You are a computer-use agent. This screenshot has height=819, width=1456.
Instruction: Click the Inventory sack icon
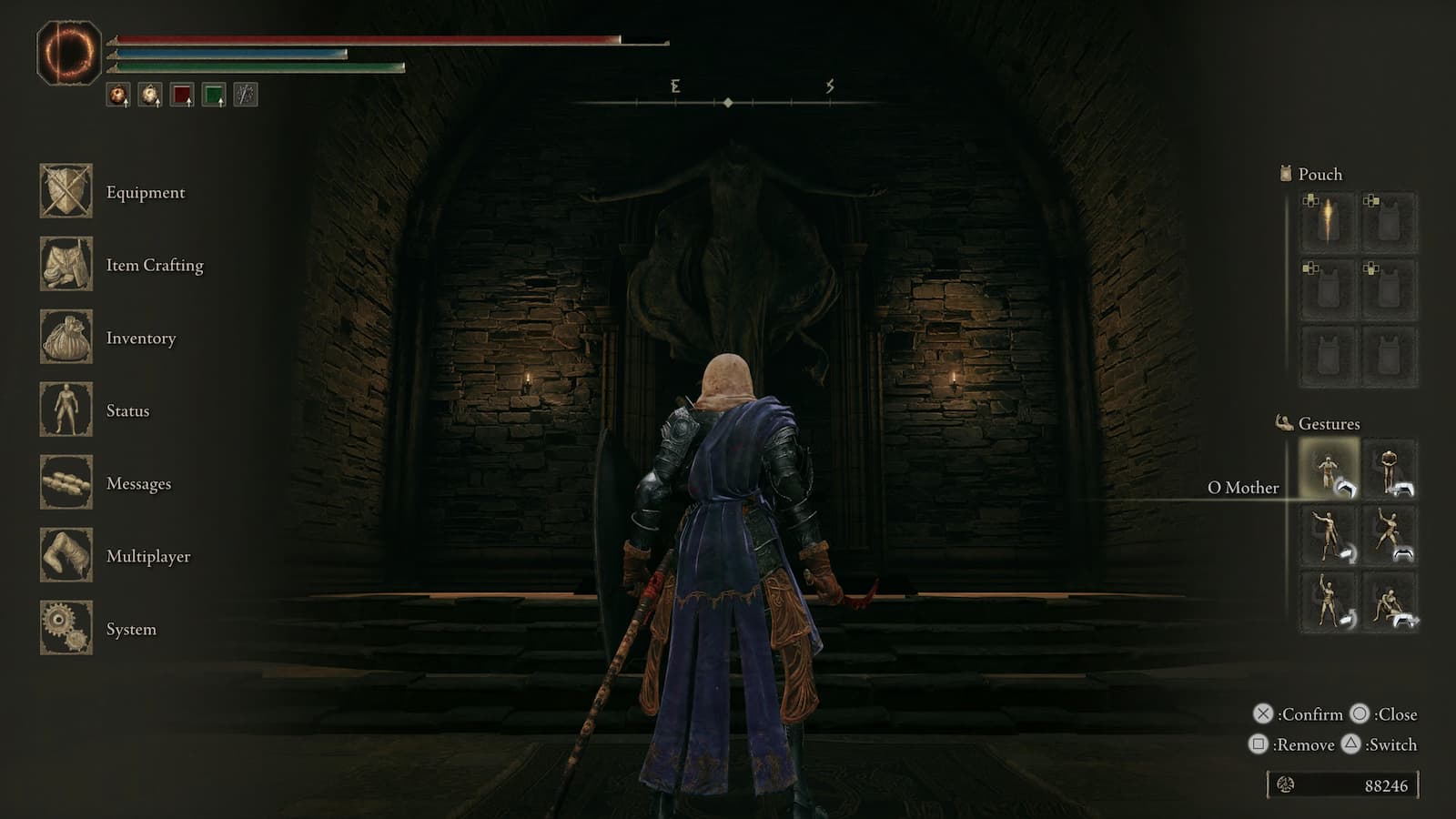pos(66,338)
